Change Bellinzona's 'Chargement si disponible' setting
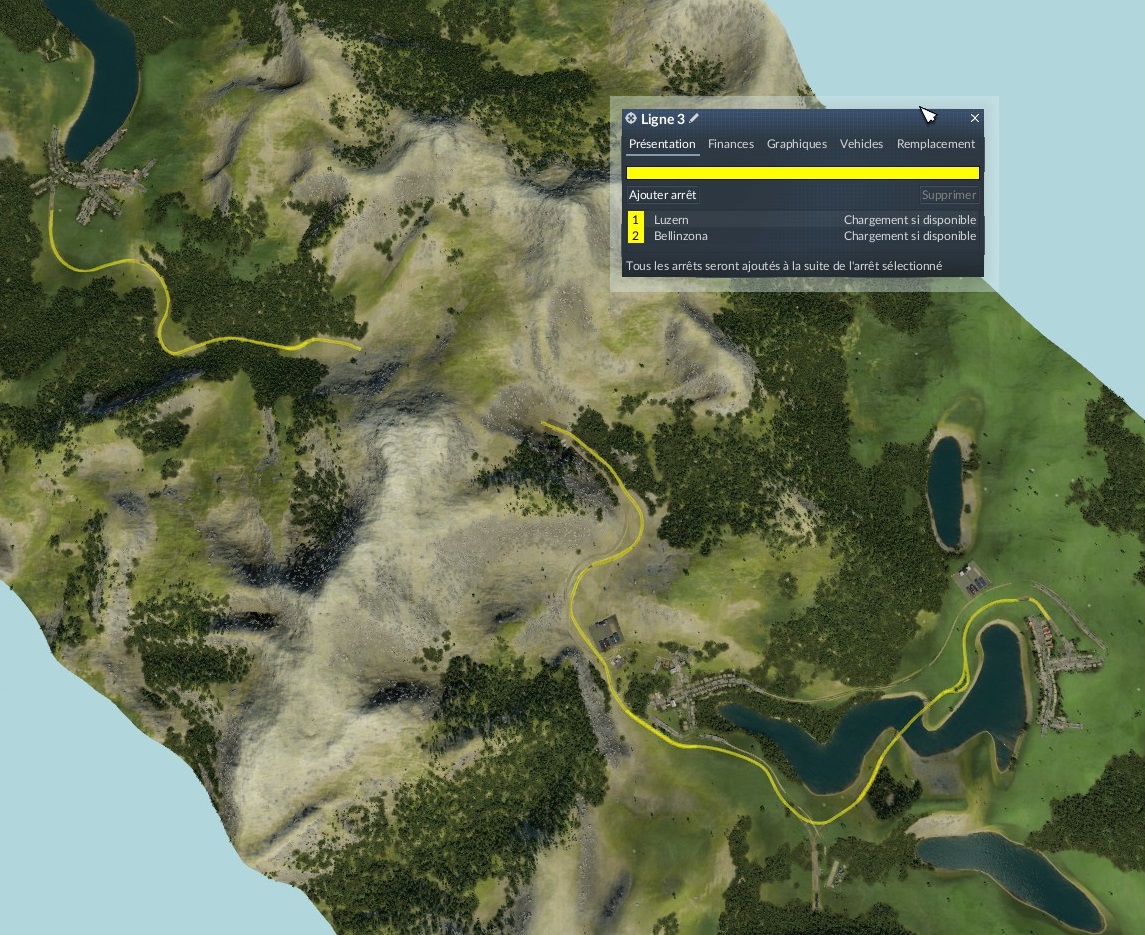The height and width of the screenshot is (935, 1145). (x=909, y=236)
